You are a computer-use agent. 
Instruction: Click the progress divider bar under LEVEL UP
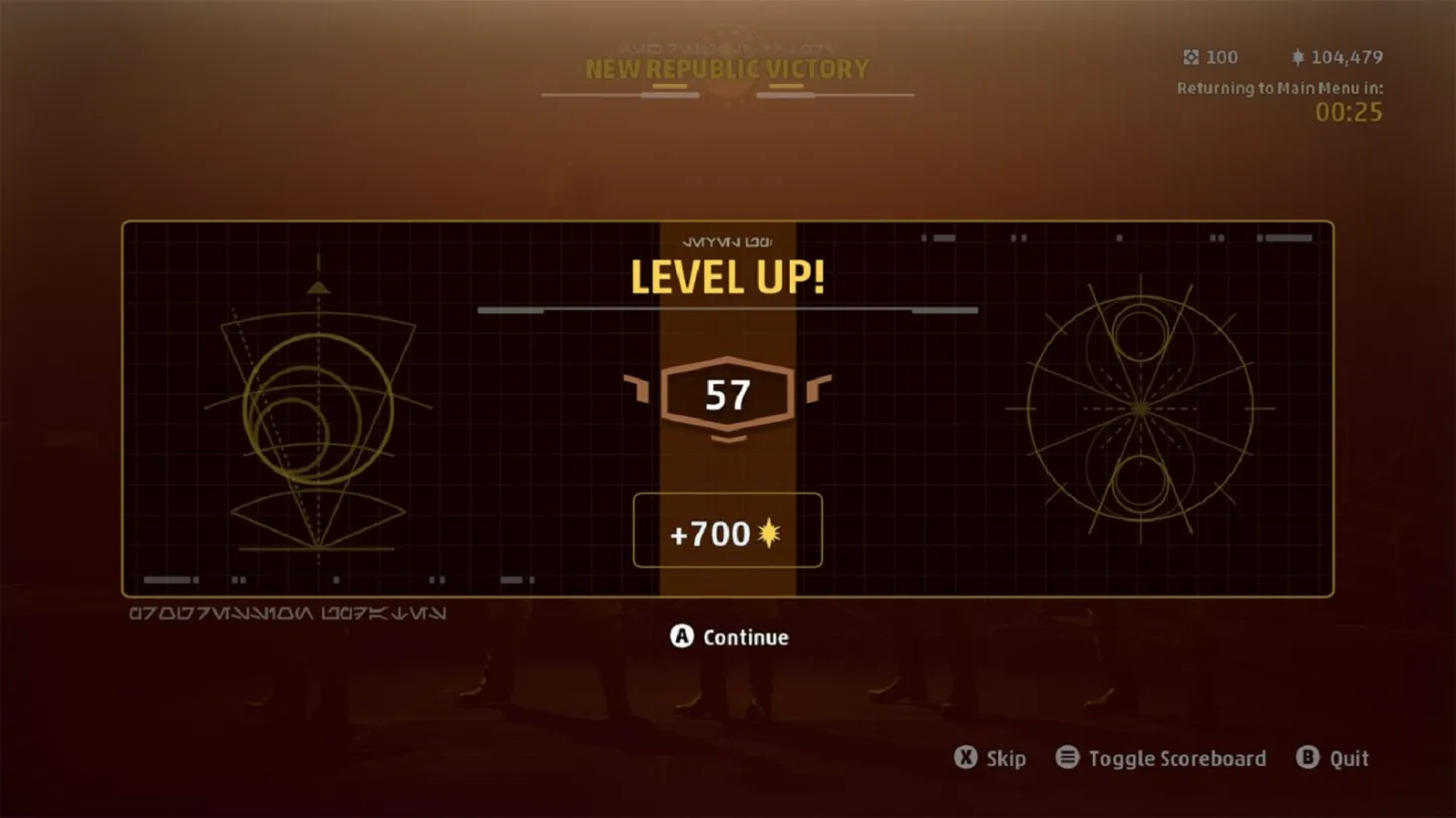pyautogui.click(x=726, y=309)
